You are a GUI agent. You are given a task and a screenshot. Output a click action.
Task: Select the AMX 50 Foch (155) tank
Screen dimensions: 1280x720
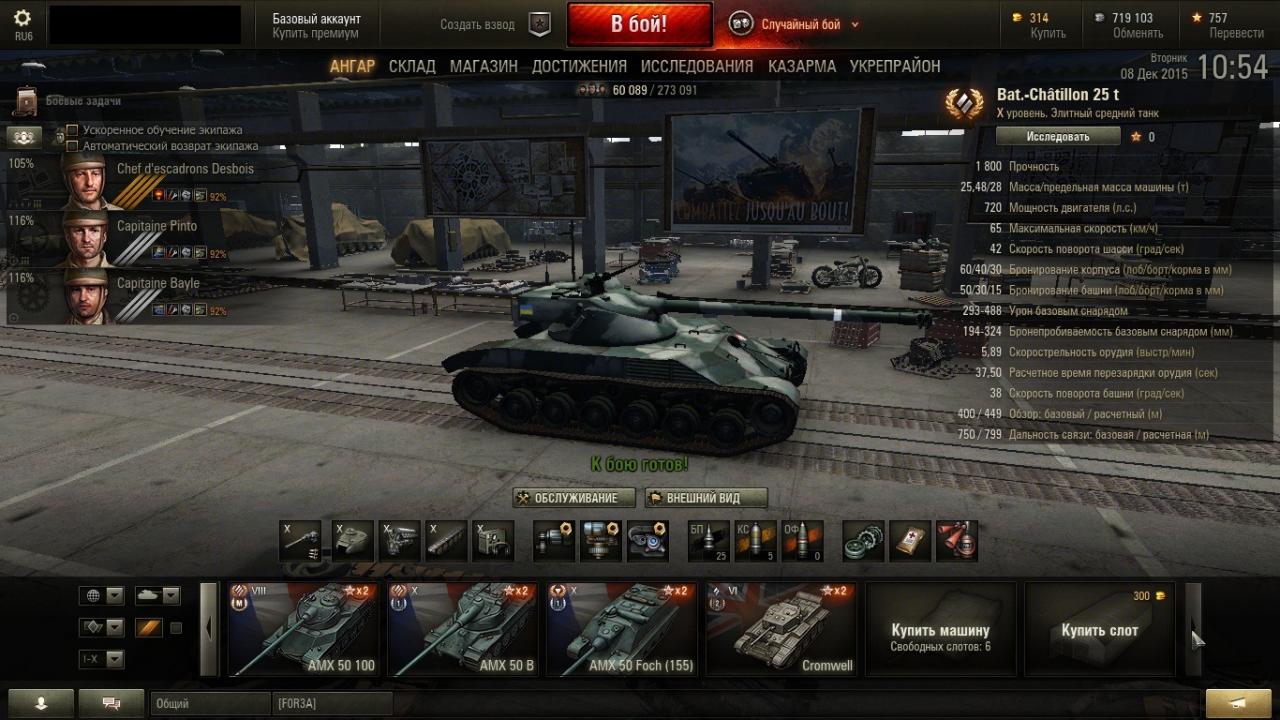(621, 630)
